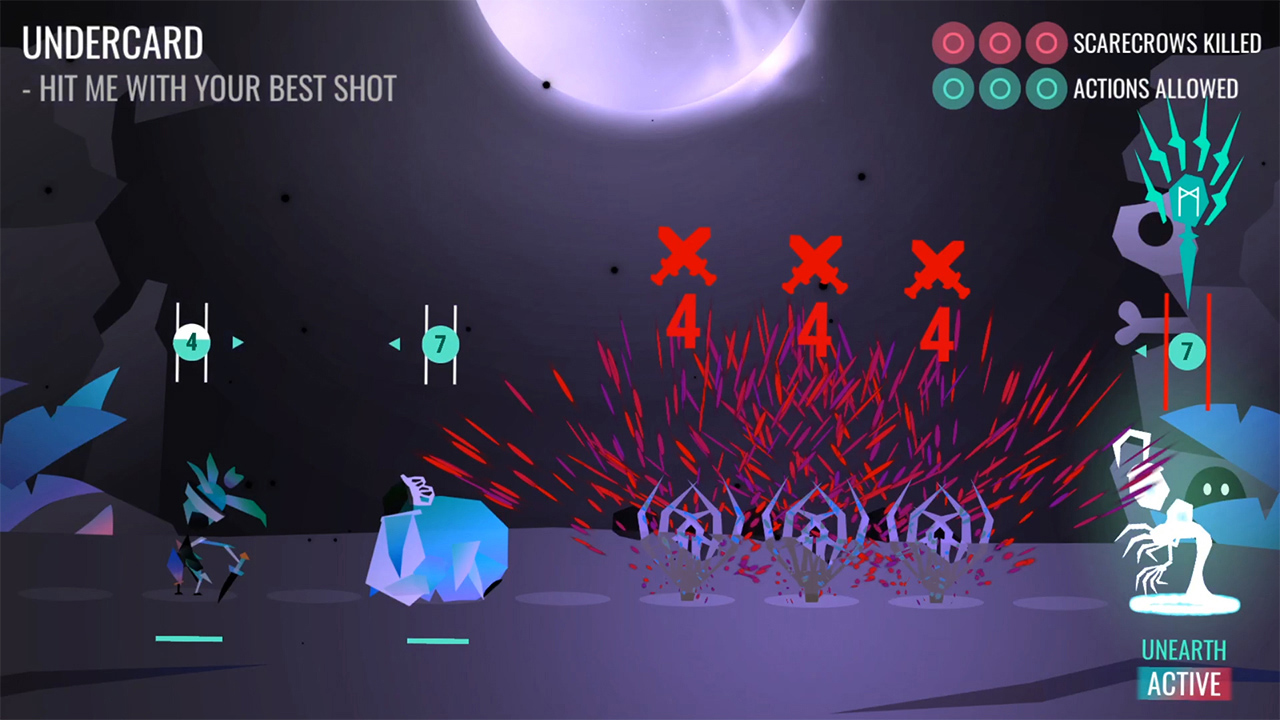Click the last teal Actions Allowed circle

[1047, 89]
